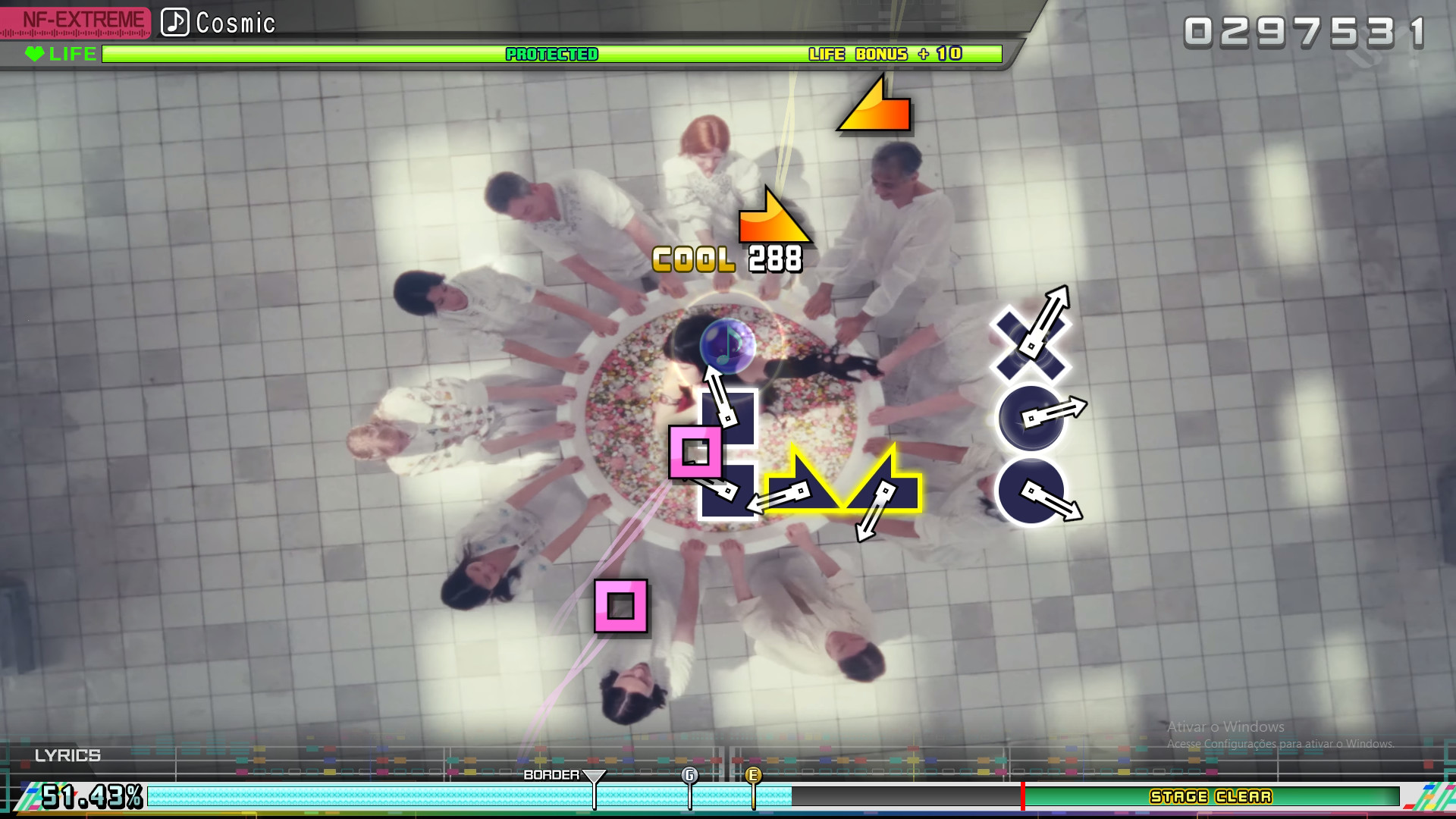Screen dimensions: 1456x819
Task: Click the lower dark Circle note icon
Action: (1031, 493)
